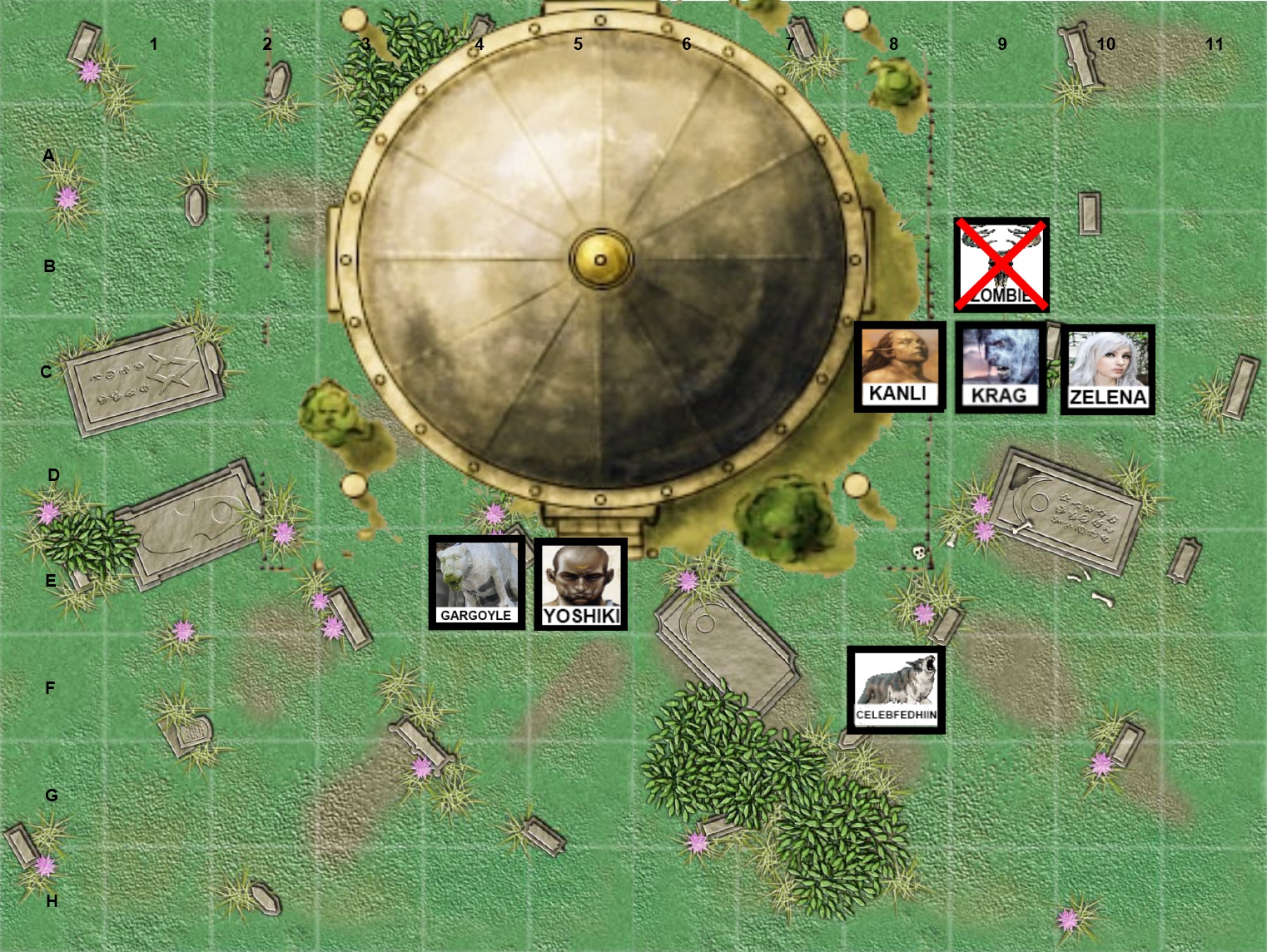
Task: Click the crossed-out Zombie token
Action: [1001, 265]
